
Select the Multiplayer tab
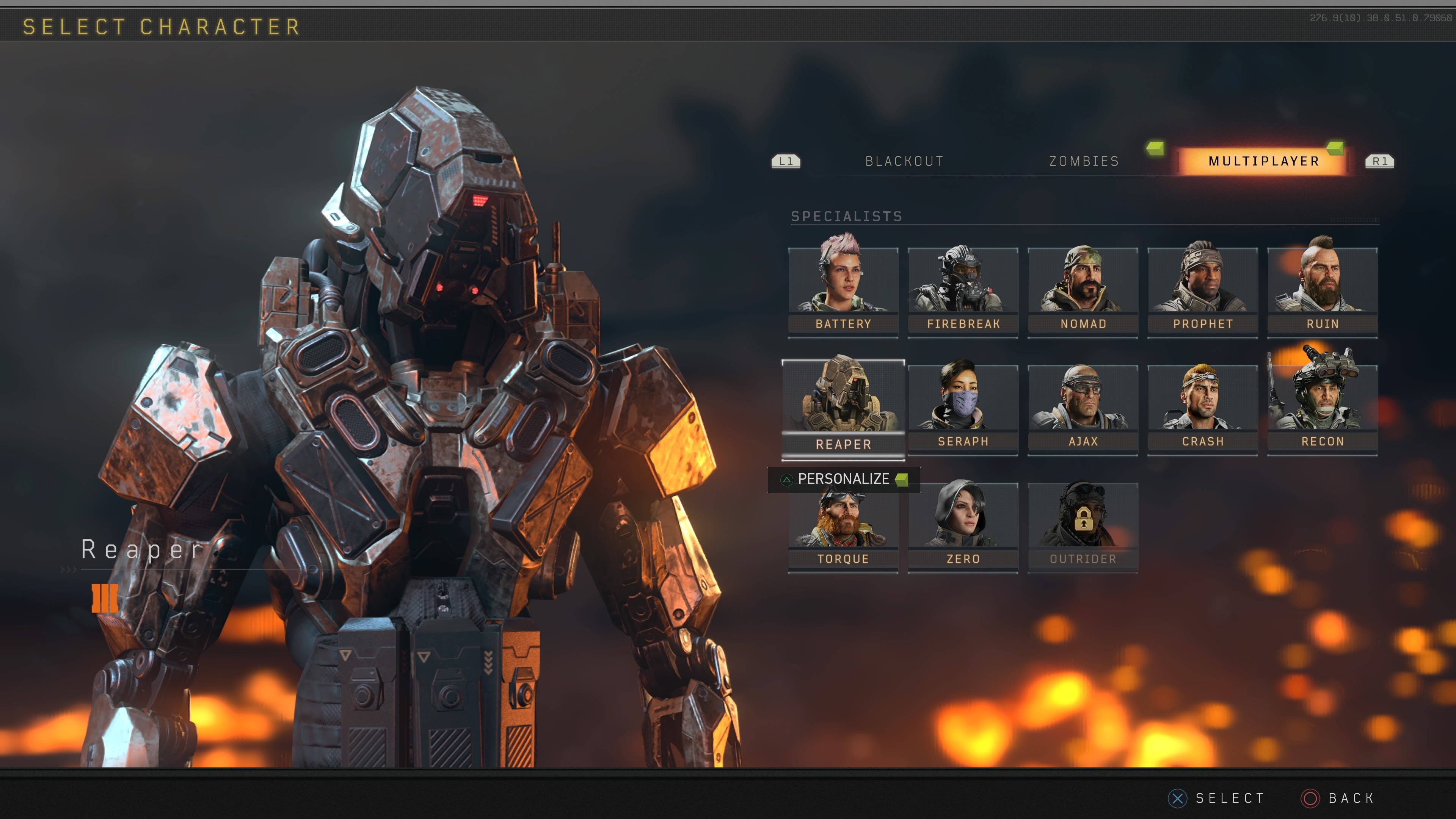click(1263, 162)
